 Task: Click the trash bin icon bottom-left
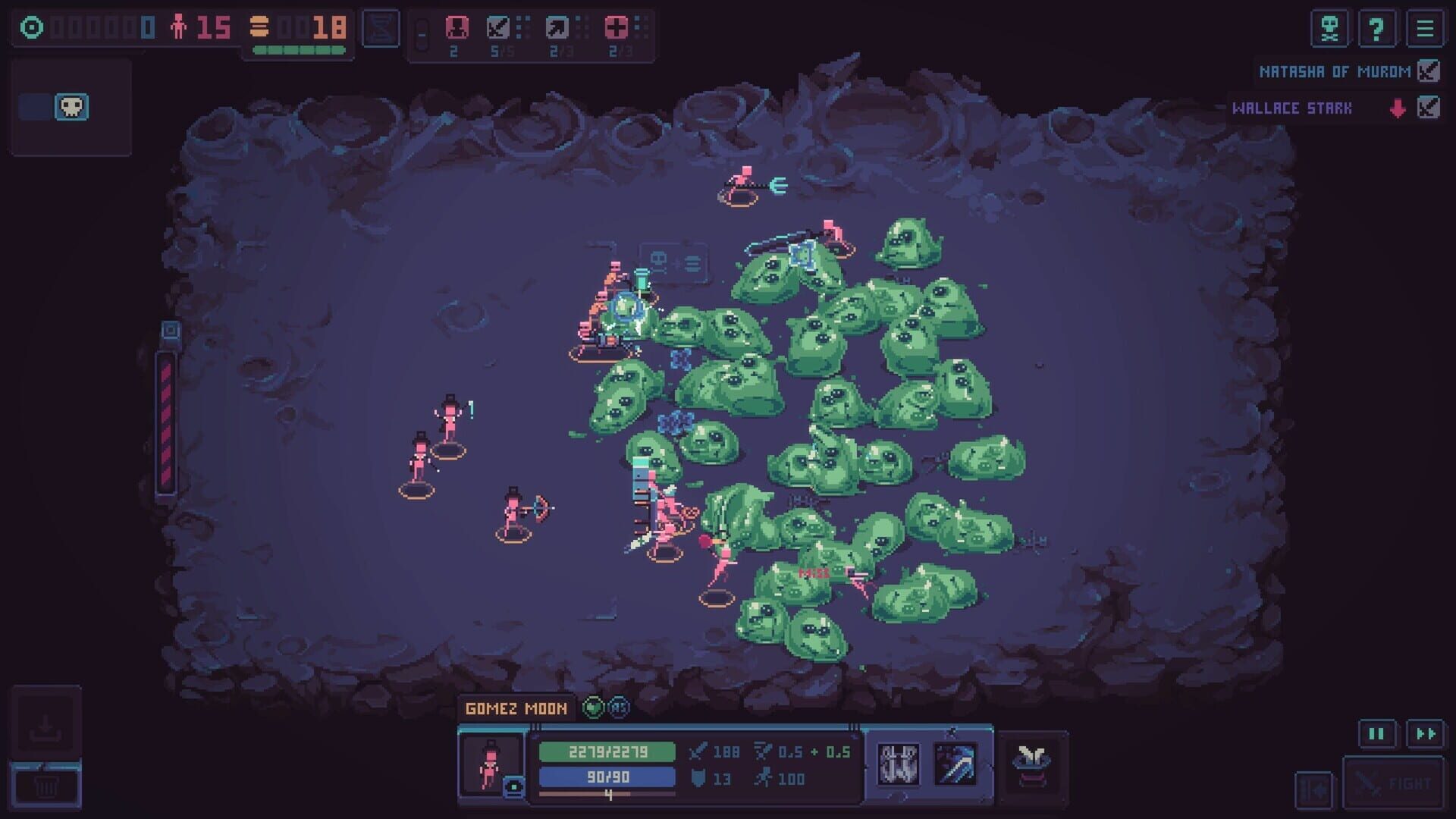(47, 786)
